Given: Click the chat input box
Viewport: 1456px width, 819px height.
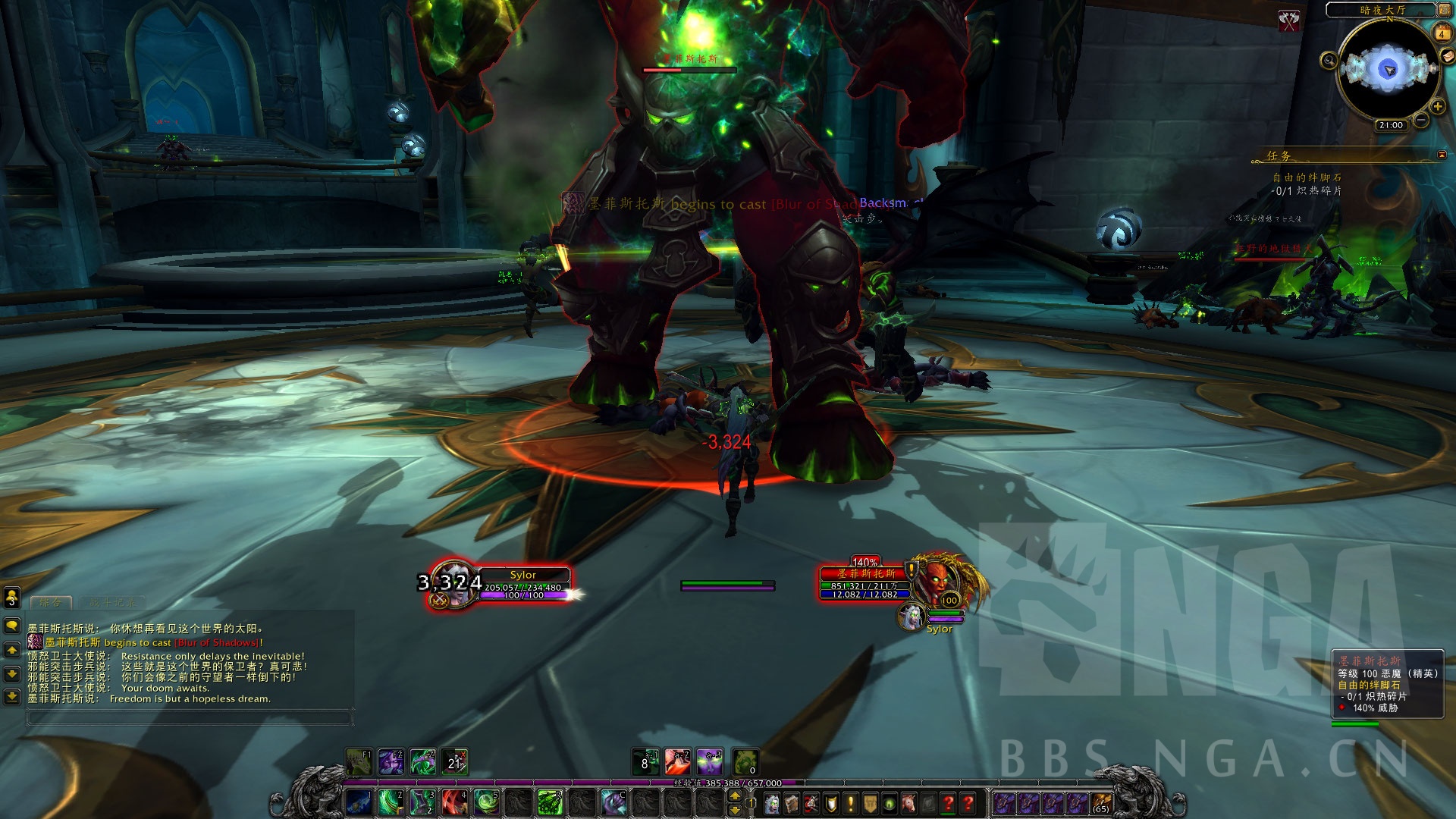Looking at the screenshot, I should (190, 717).
